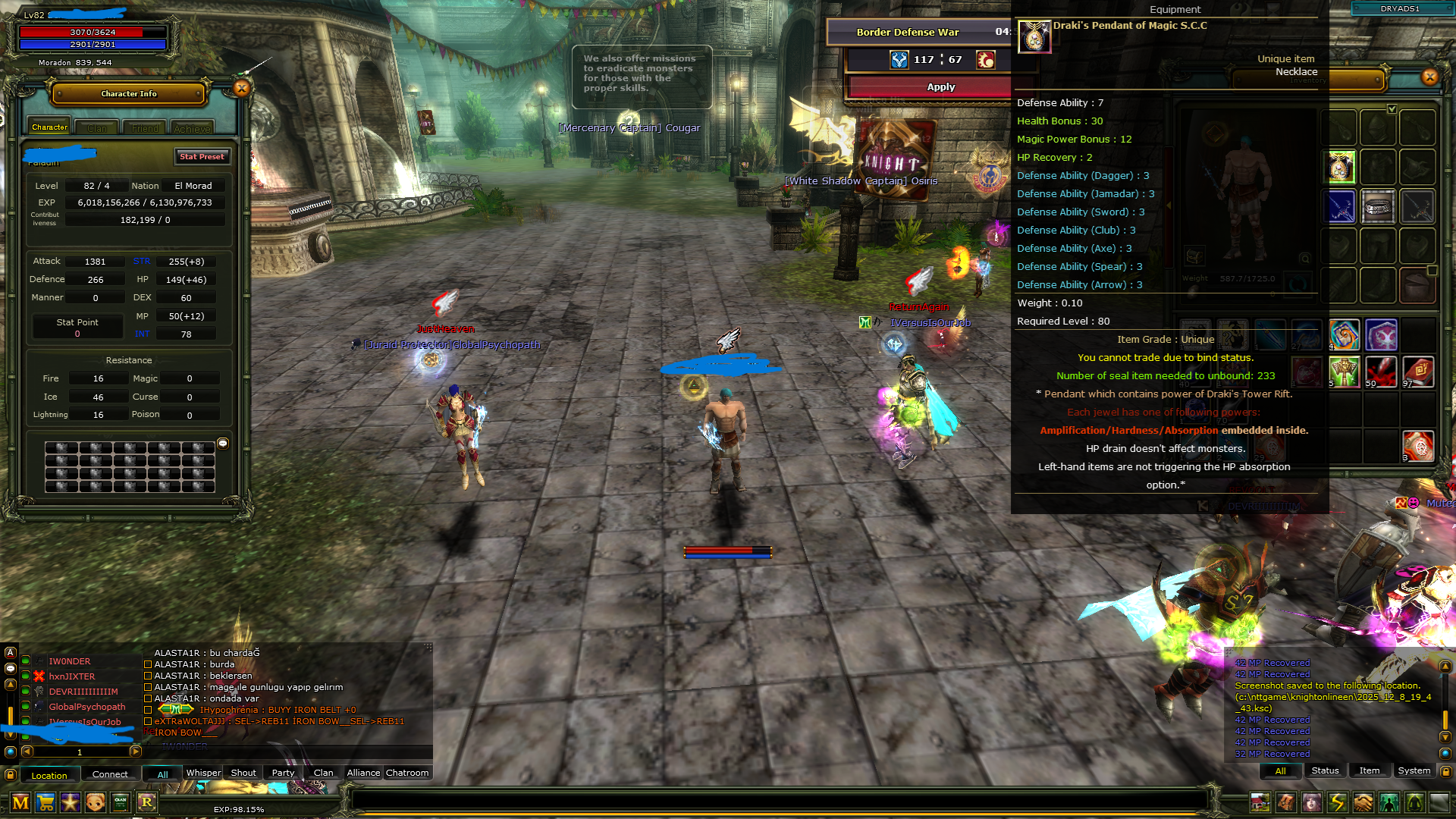The width and height of the screenshot is (1456, 819).
Task: Filter the info log to Item messages
Action: (x=1369, y=770)
